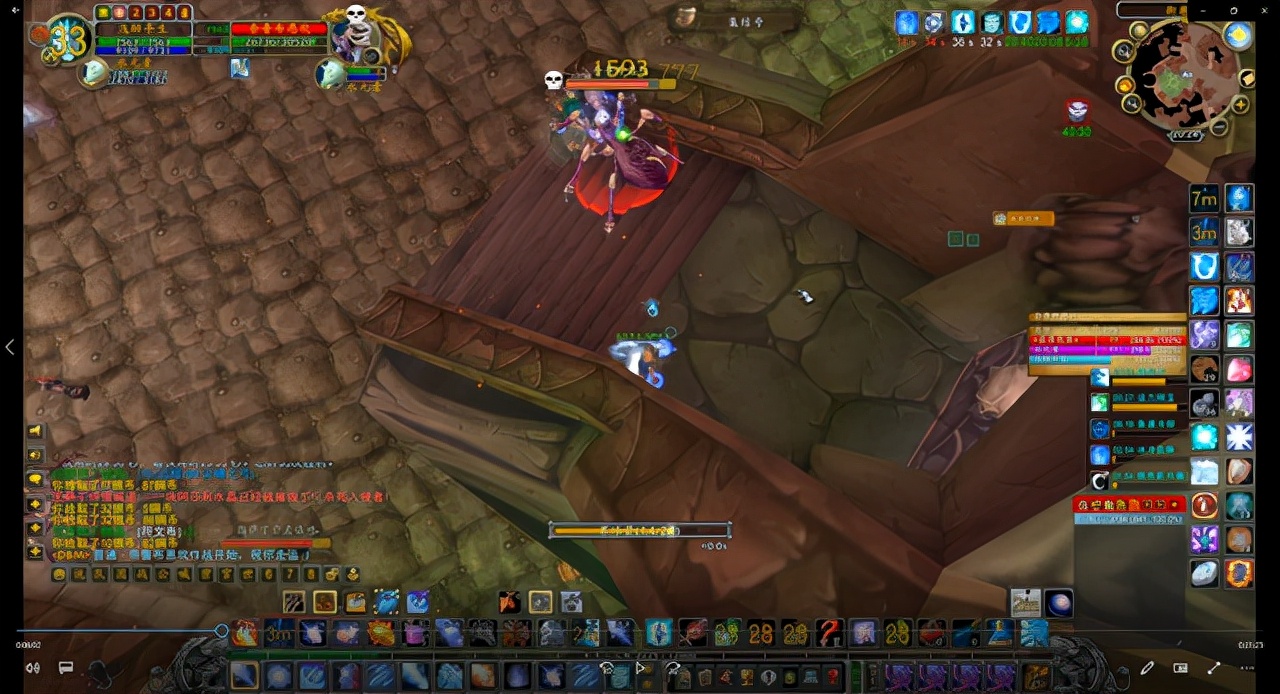
Task: Click the 7m cooldown icon on right bar
Action: coord(1204,198)
